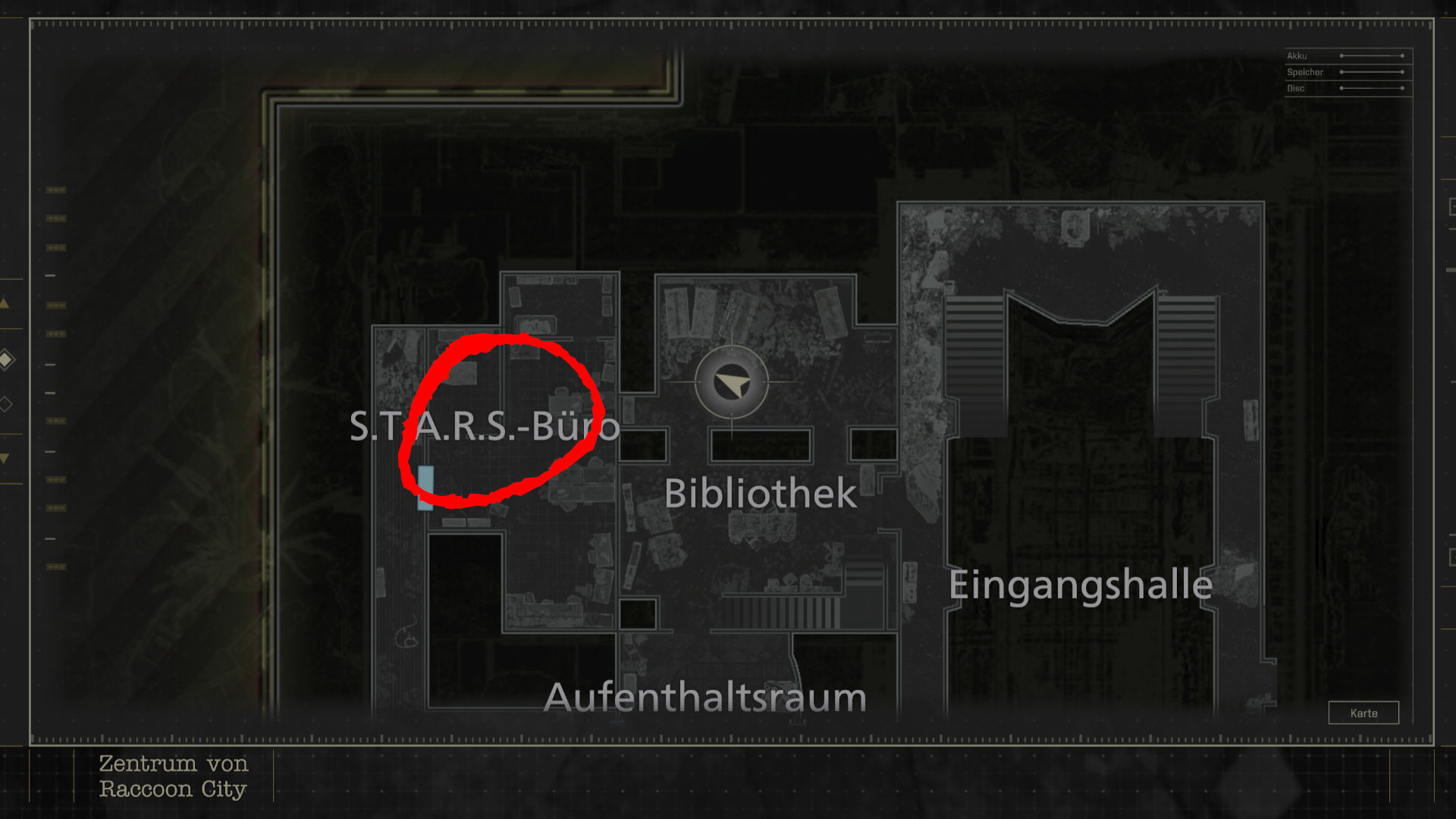This screenshot has height=819, width=1456.
Task: Select the filled diamond floor indicator
Action: pos(6,359)
